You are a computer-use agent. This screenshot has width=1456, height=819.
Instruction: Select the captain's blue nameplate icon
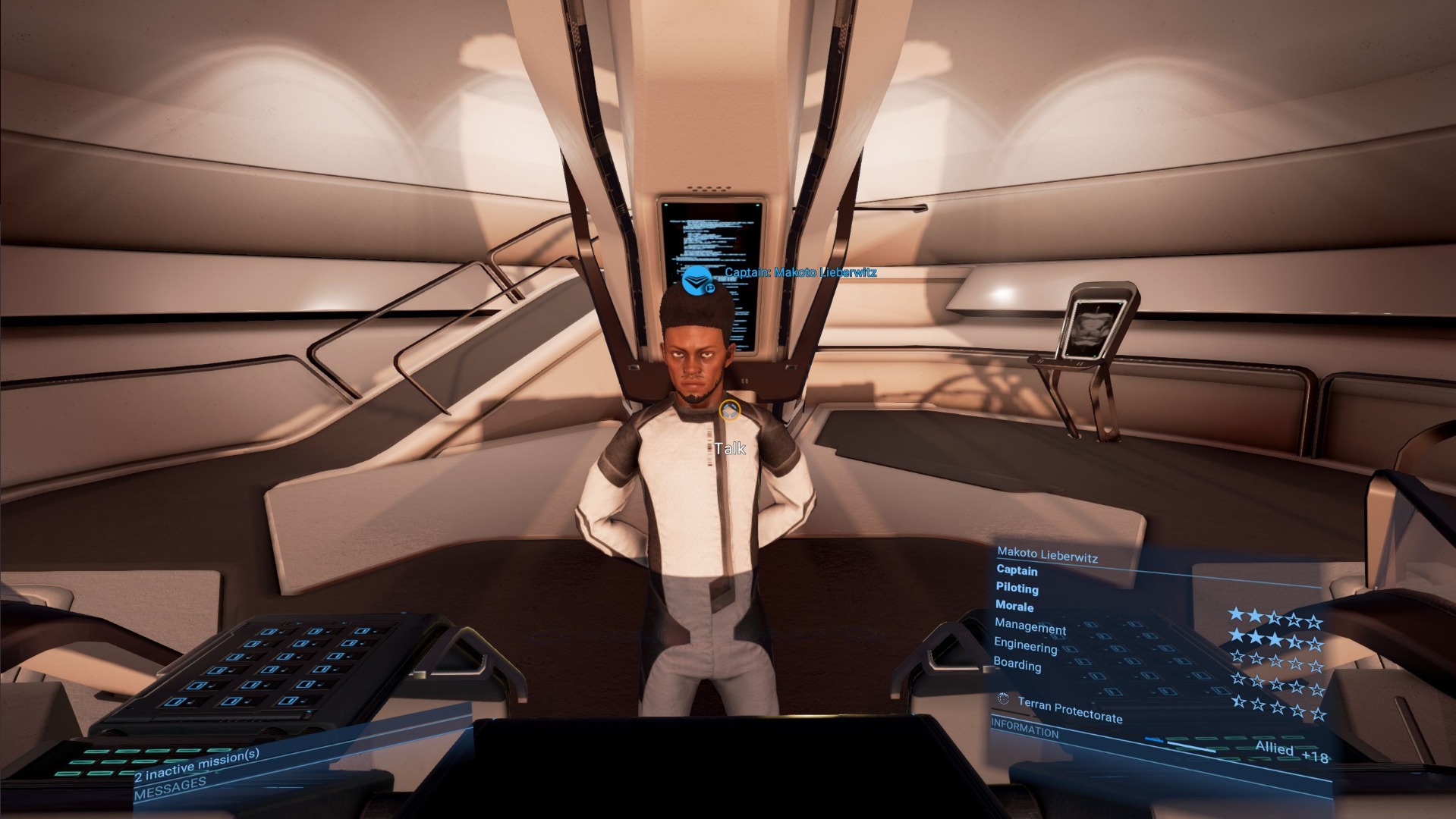click(x=697, y=281)
